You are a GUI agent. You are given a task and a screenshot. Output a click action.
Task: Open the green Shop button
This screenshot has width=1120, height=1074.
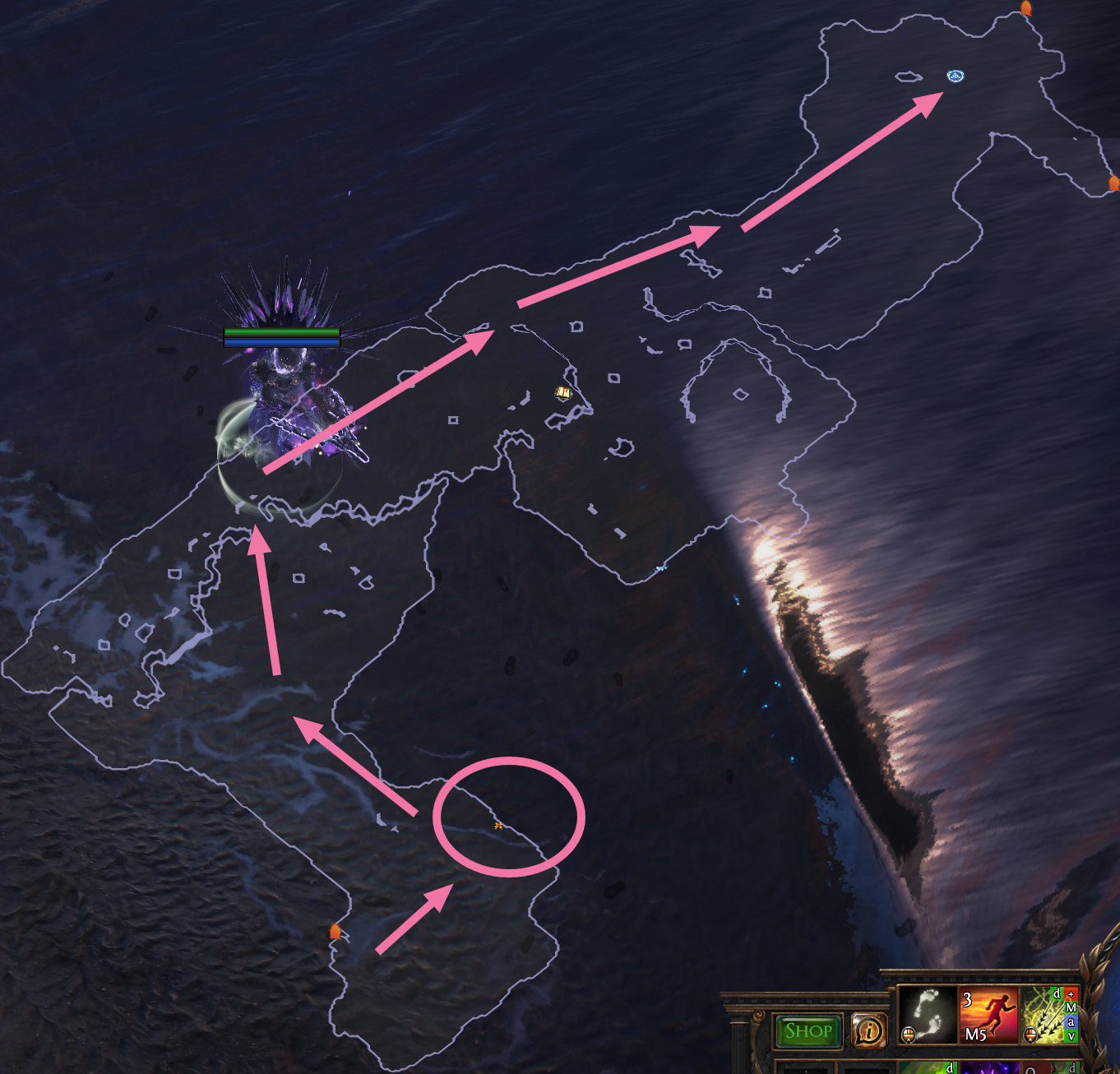(x=808, y=1031)
